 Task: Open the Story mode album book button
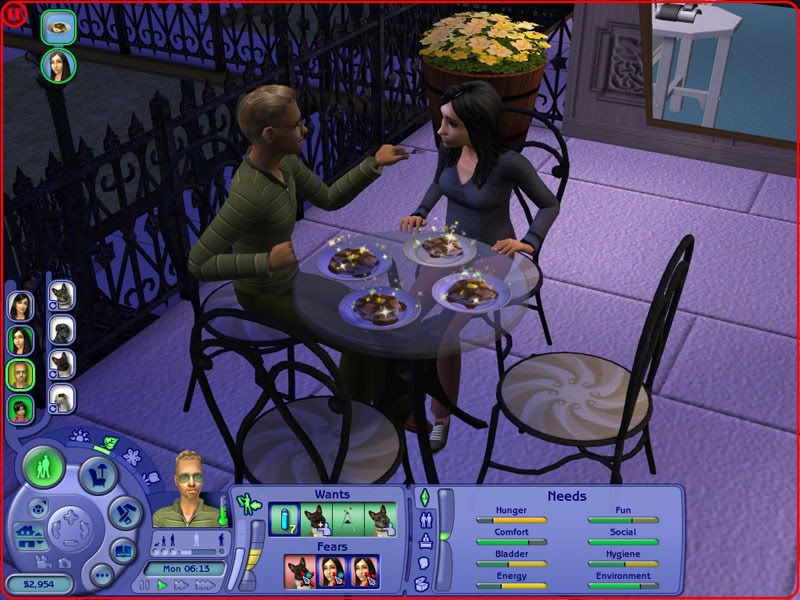pos(121,551)
